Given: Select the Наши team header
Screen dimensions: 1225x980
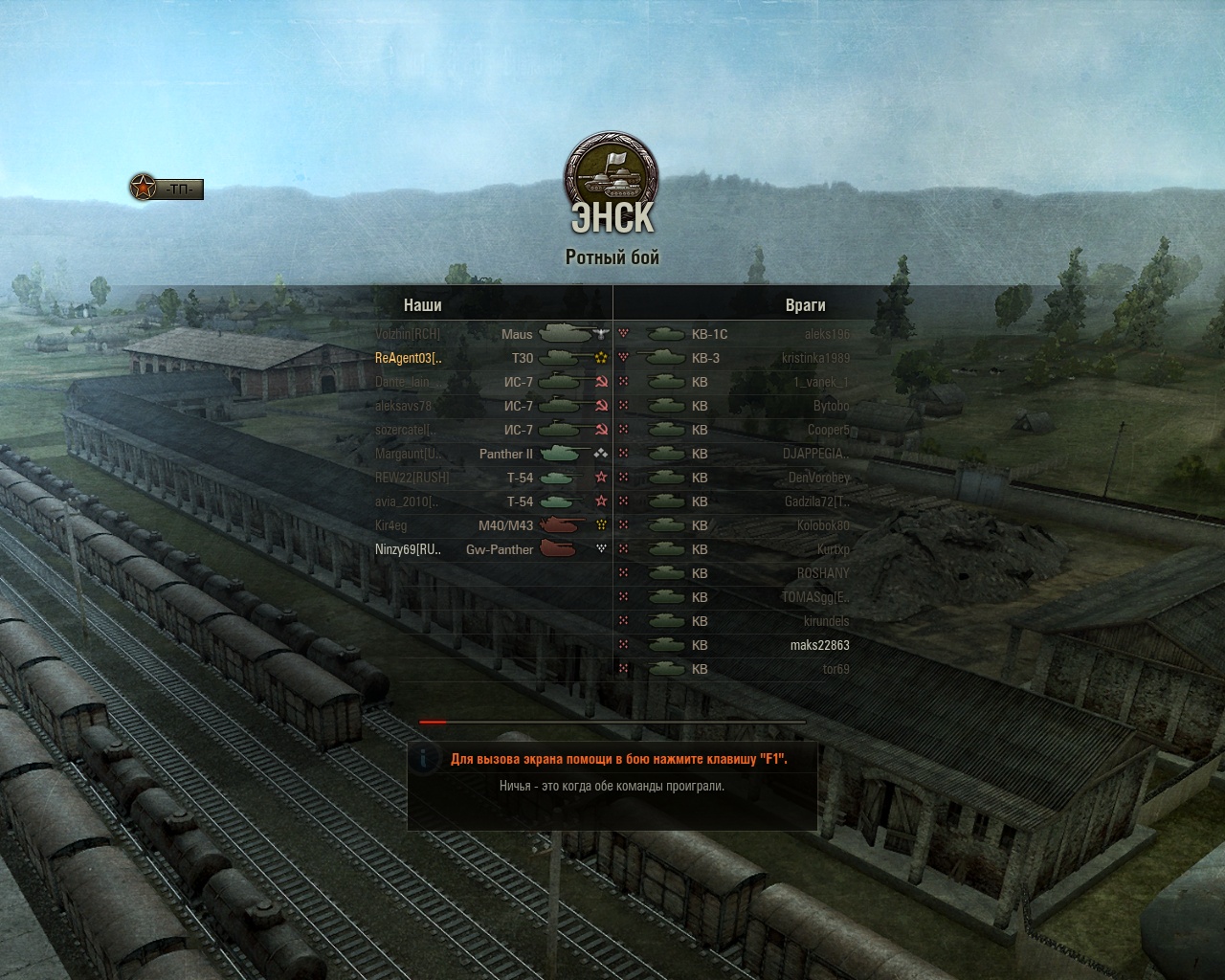Looking at the screenshot, I should point(424,306).
